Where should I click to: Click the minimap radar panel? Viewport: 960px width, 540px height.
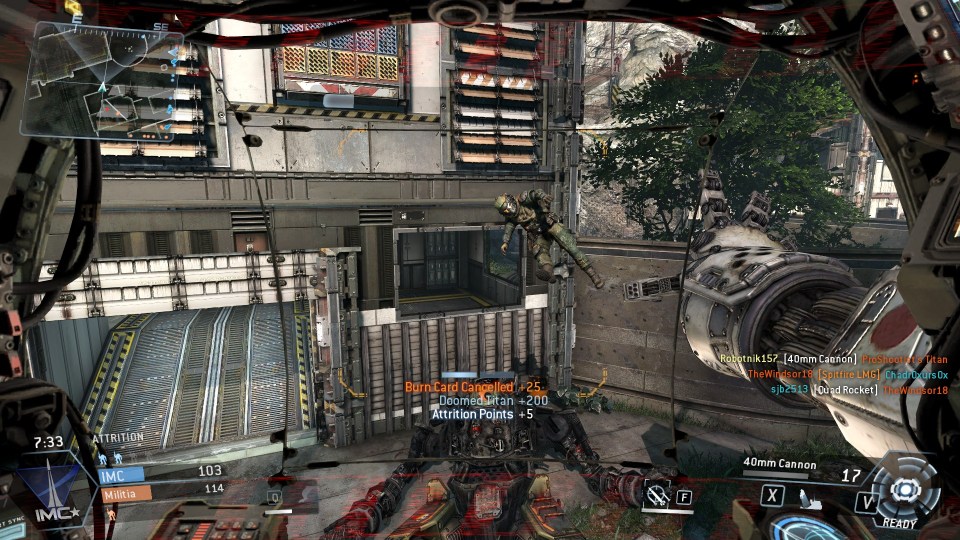coord(105,80)
